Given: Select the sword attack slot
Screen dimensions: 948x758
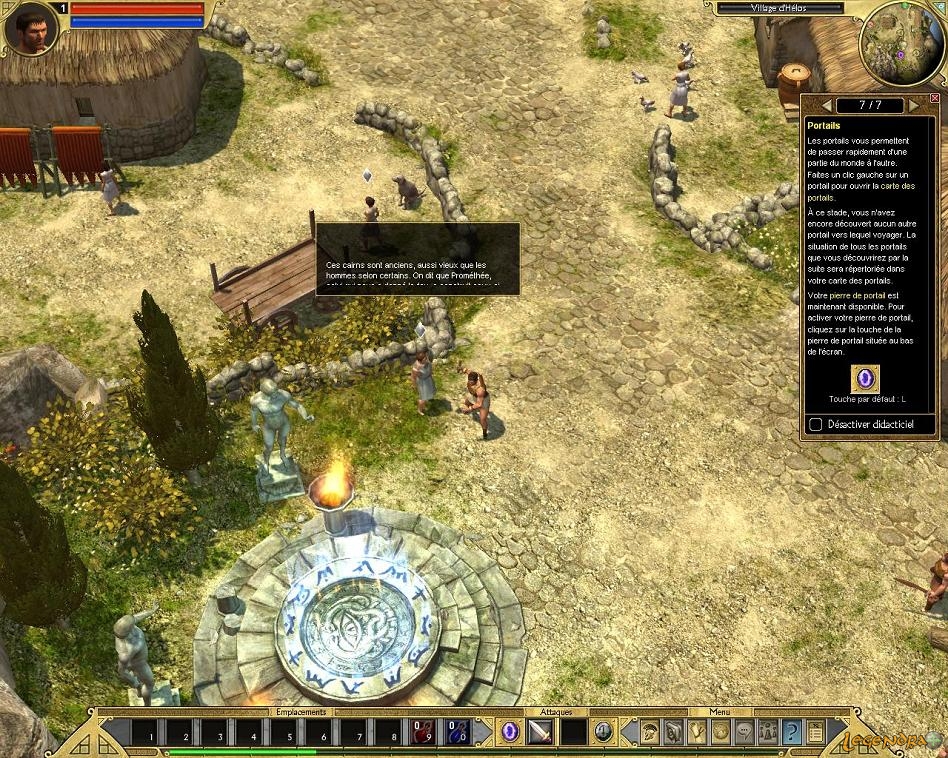Looking at the screenshot, I should pyautogui.click(x=541, y=732).
